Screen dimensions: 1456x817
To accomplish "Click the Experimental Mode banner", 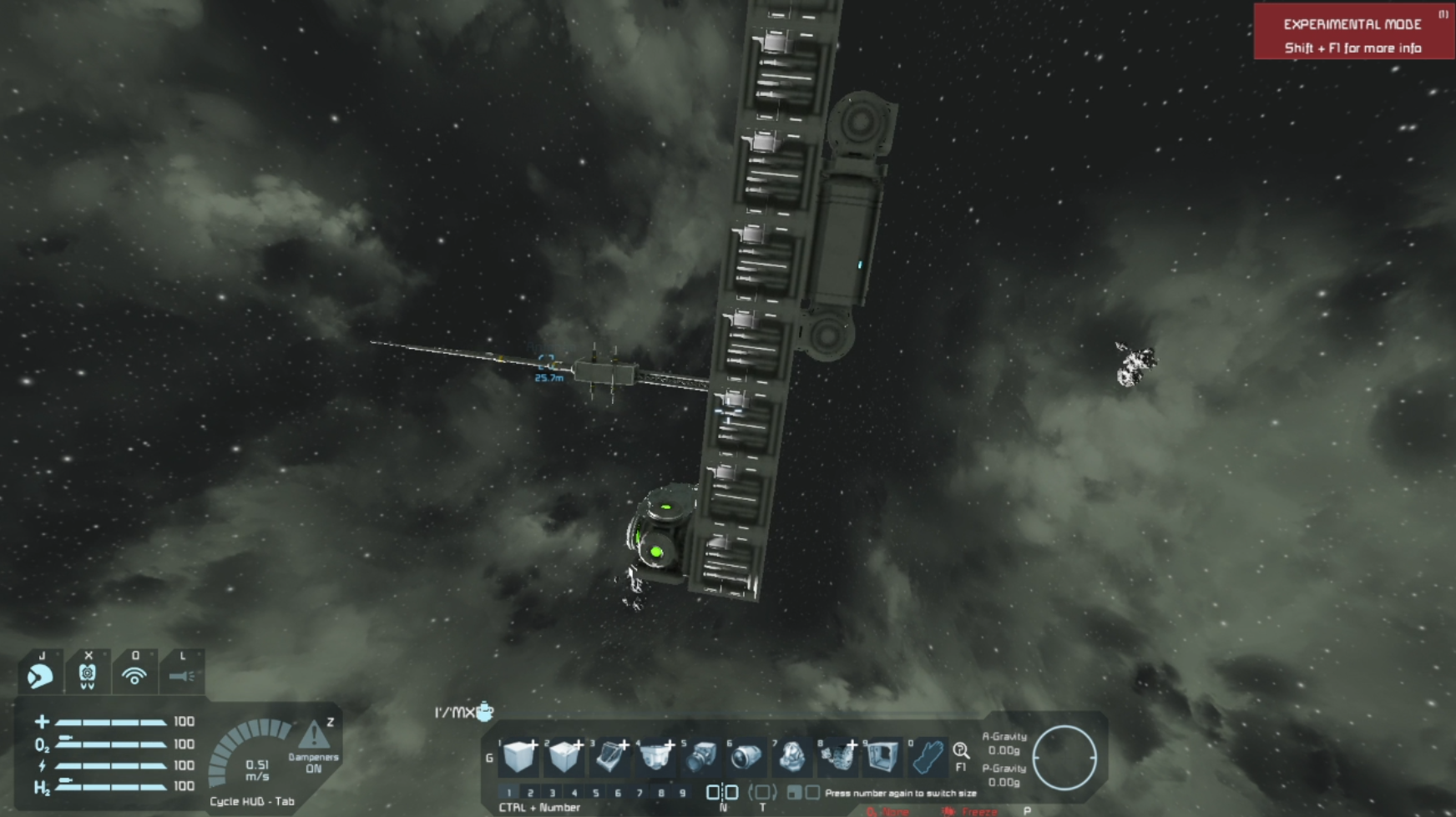I will pos(1352,32).
